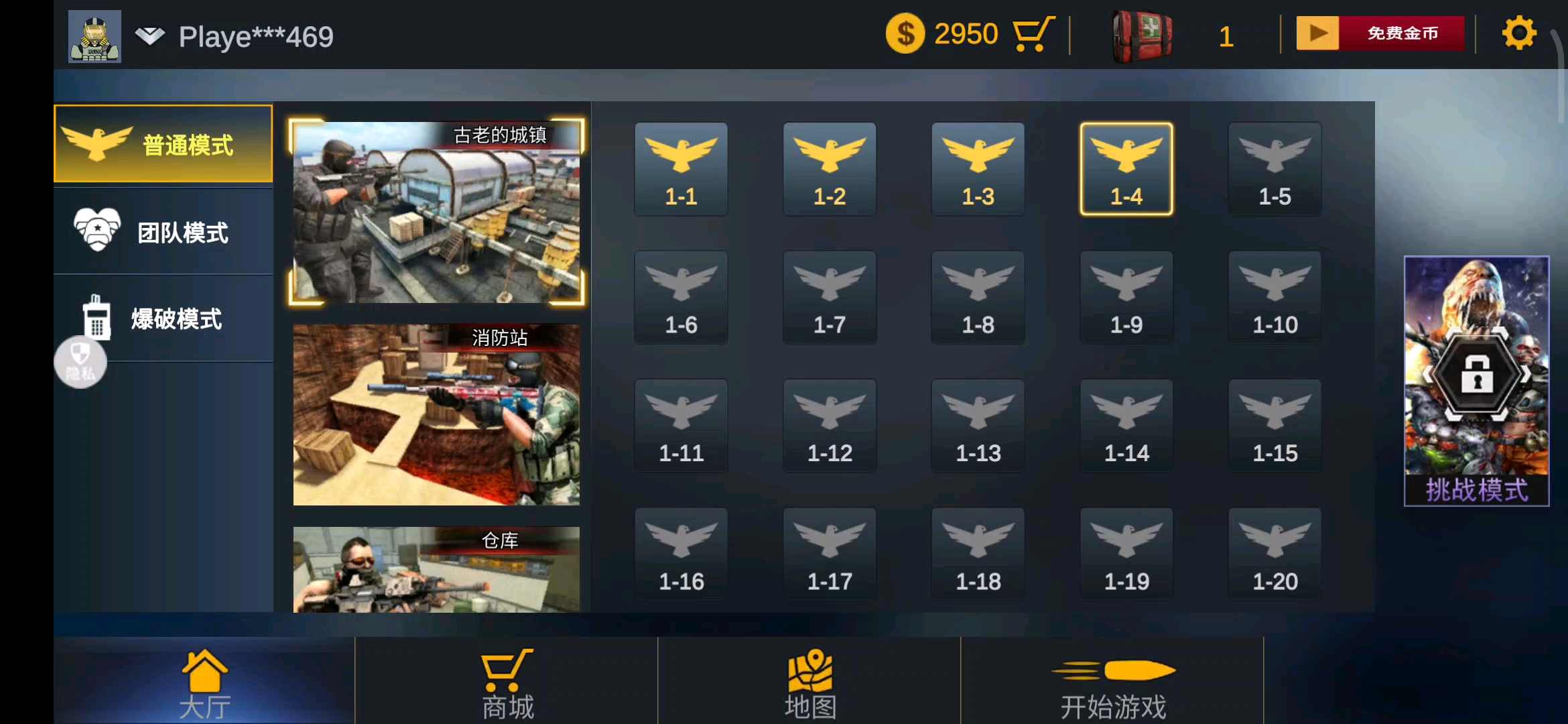Choose the 仓库 warehouse map thumbnail

[x=436, y=568]
